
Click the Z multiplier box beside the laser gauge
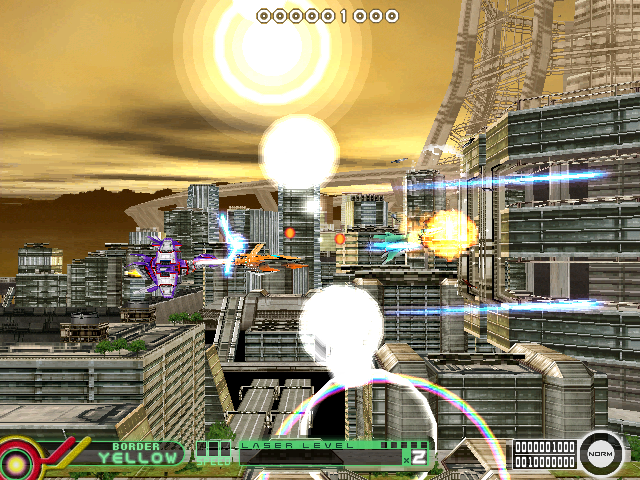pos(420,458)
